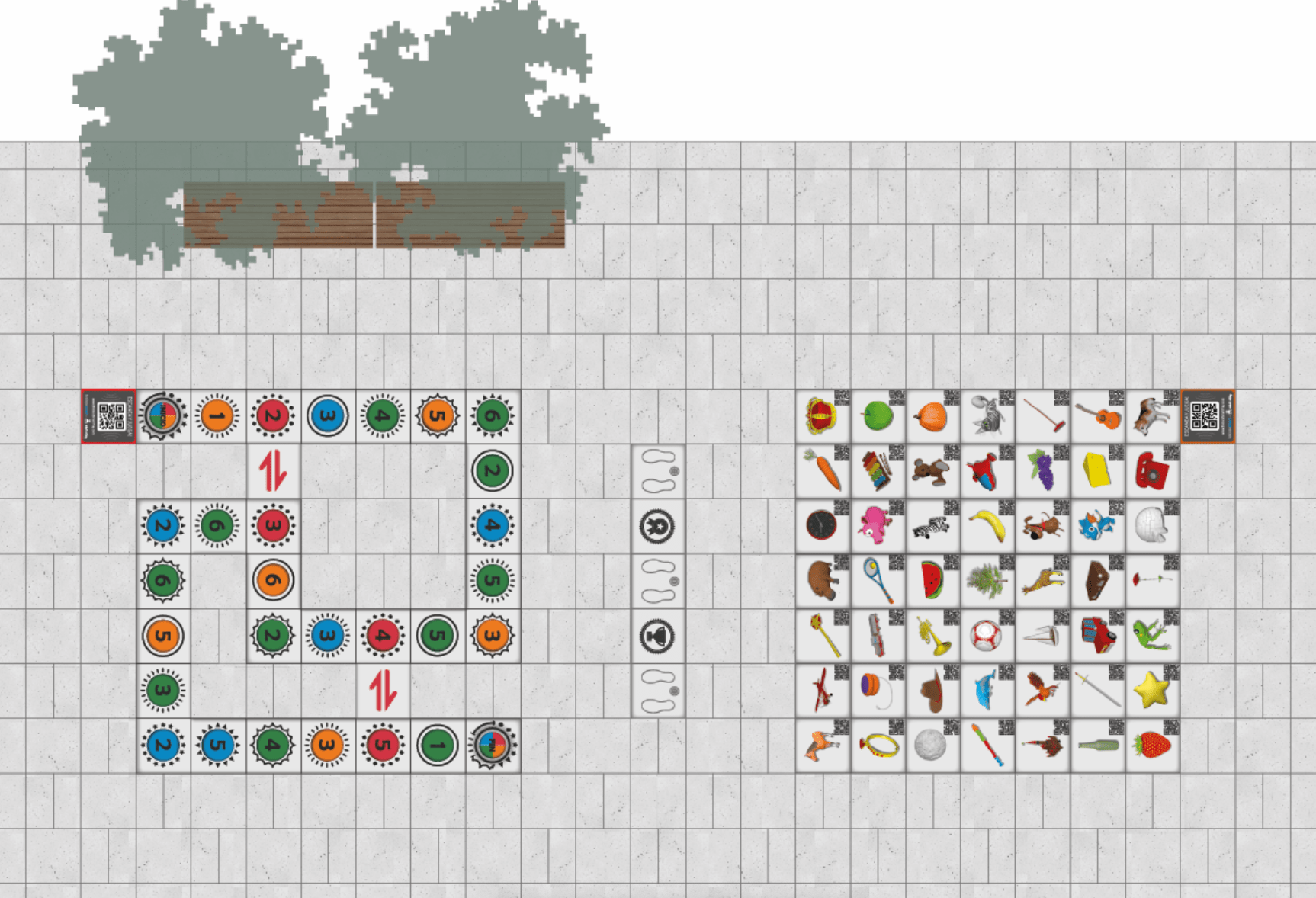Pick the green frog picture tile

coord(1151,635)
